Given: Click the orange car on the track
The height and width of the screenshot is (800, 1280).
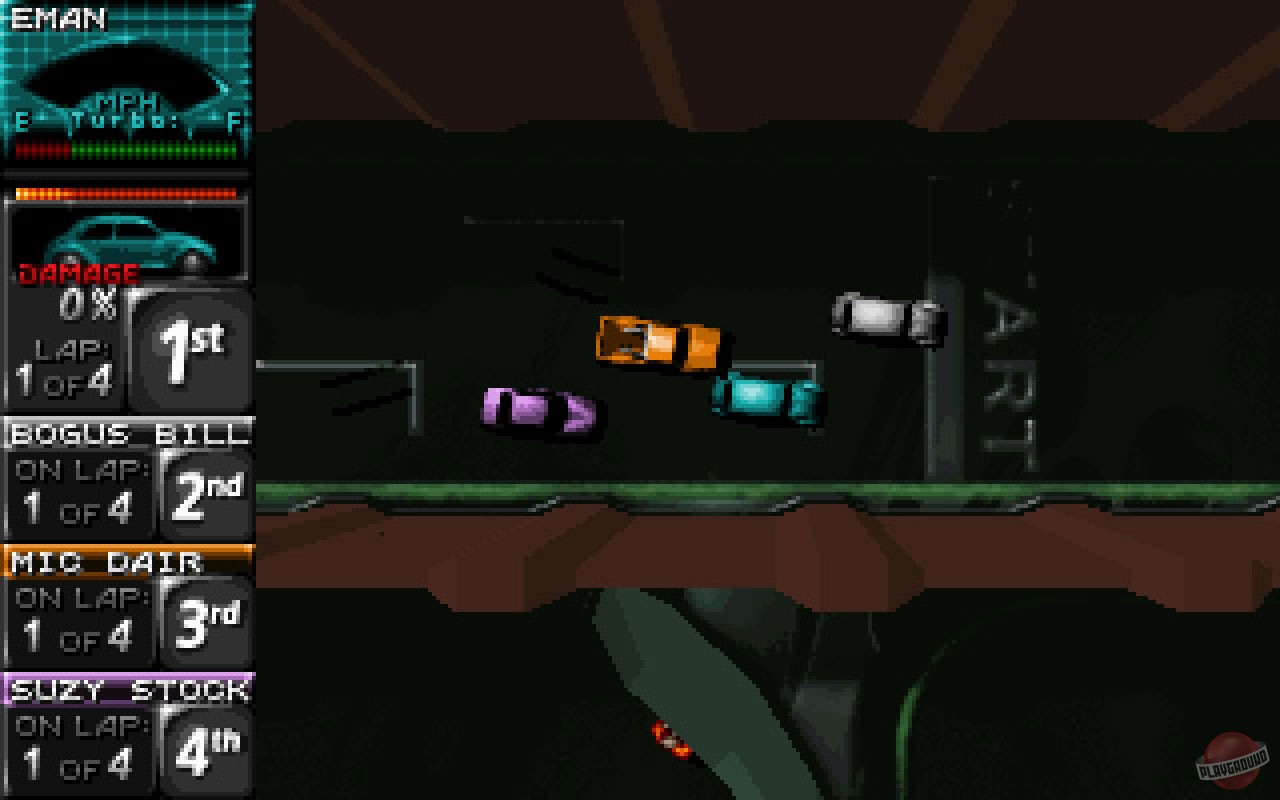Looking at the screenshot, I should 660,345.
